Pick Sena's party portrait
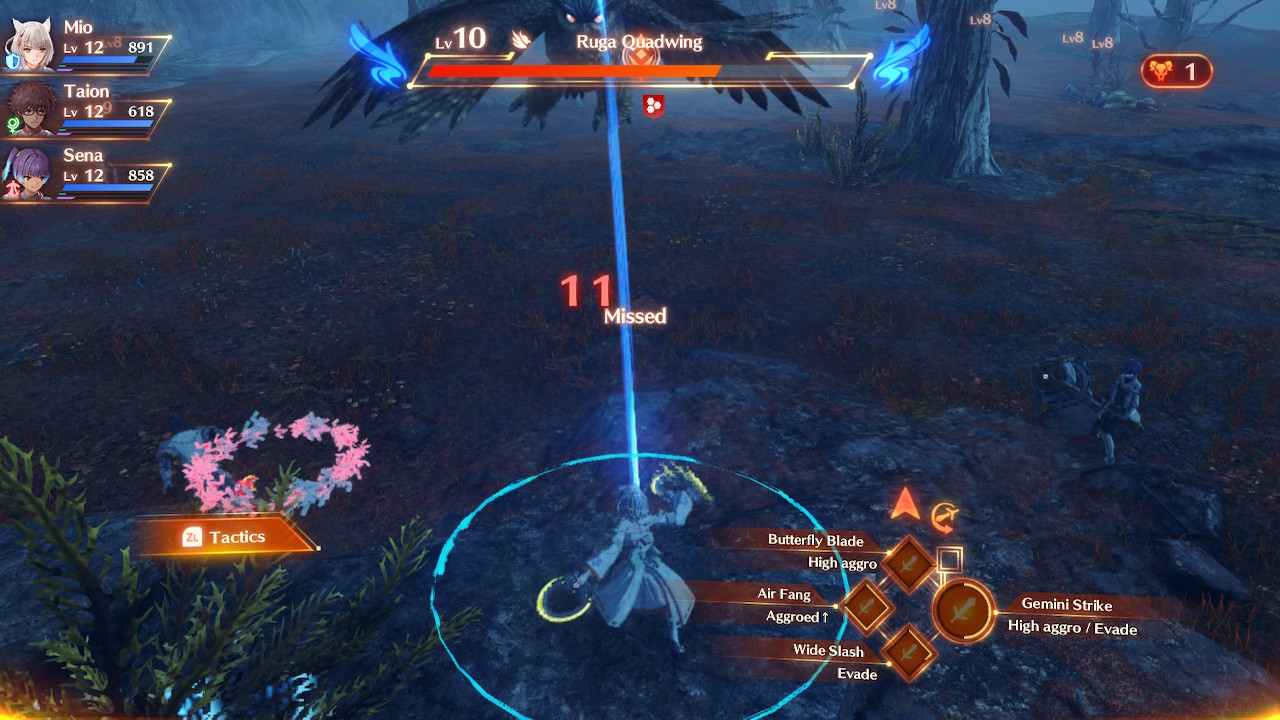Screen dimensions: 1280x720 [28, 174]
